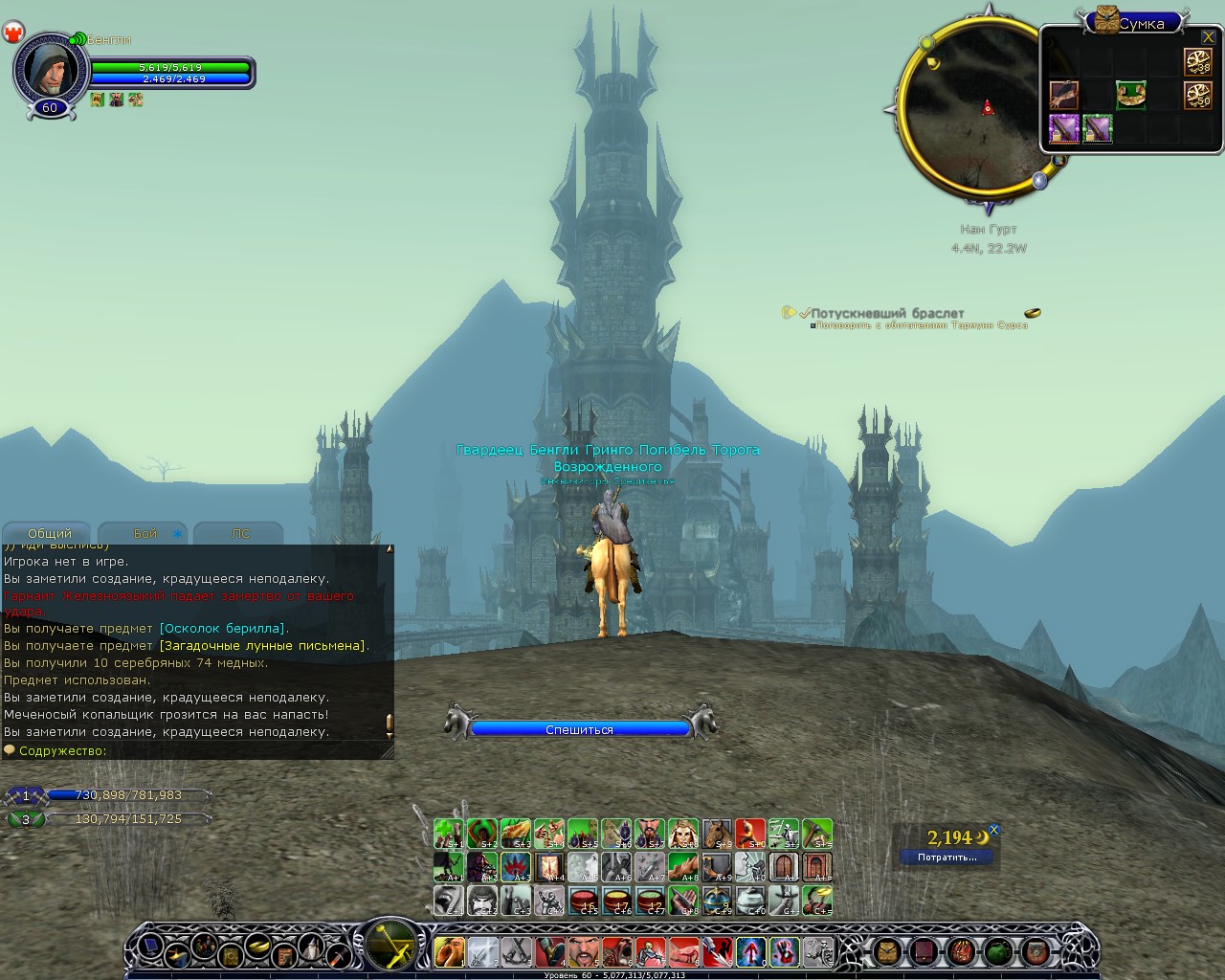
Task: Use the green potion pot with 12 charges
Action: (650, 901)
